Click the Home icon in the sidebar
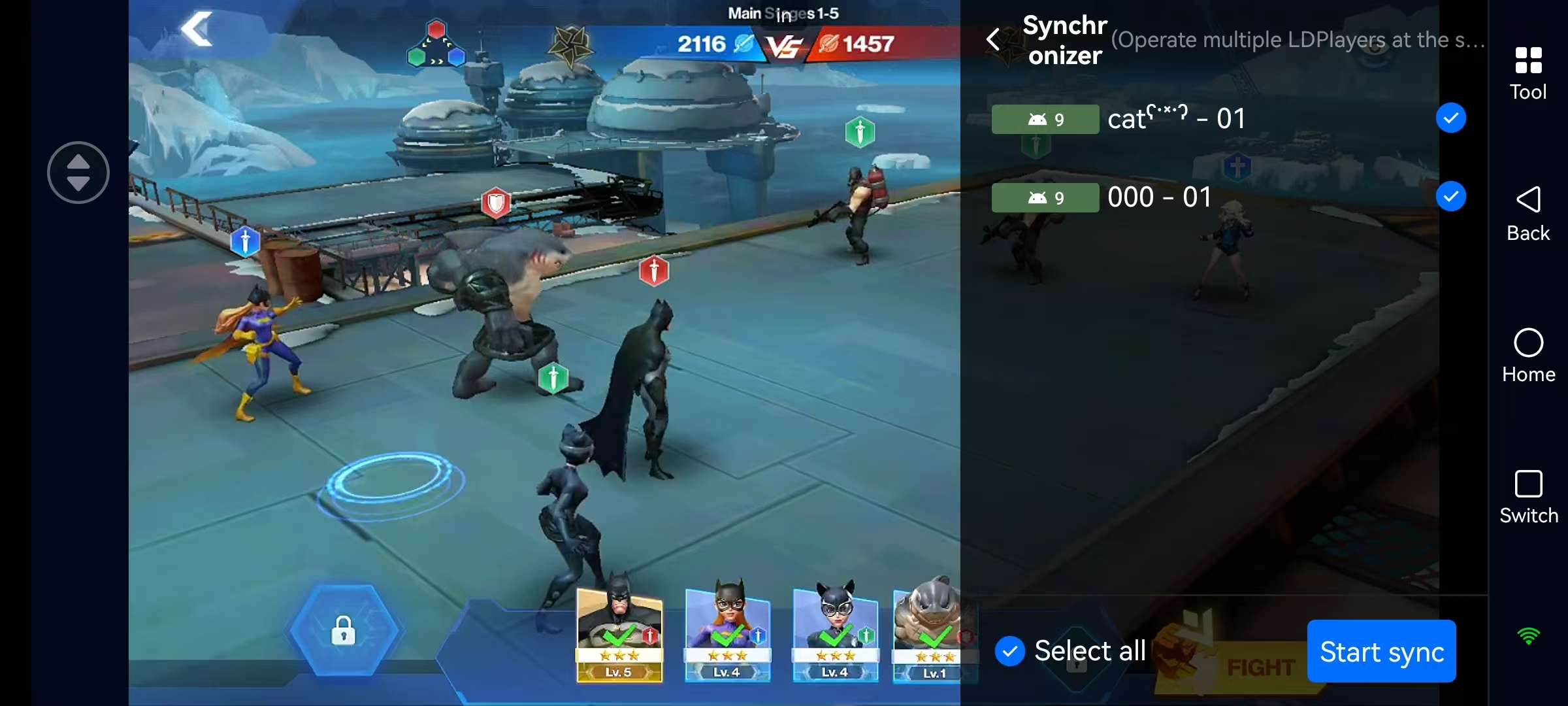 click(x=1528, y=341)
